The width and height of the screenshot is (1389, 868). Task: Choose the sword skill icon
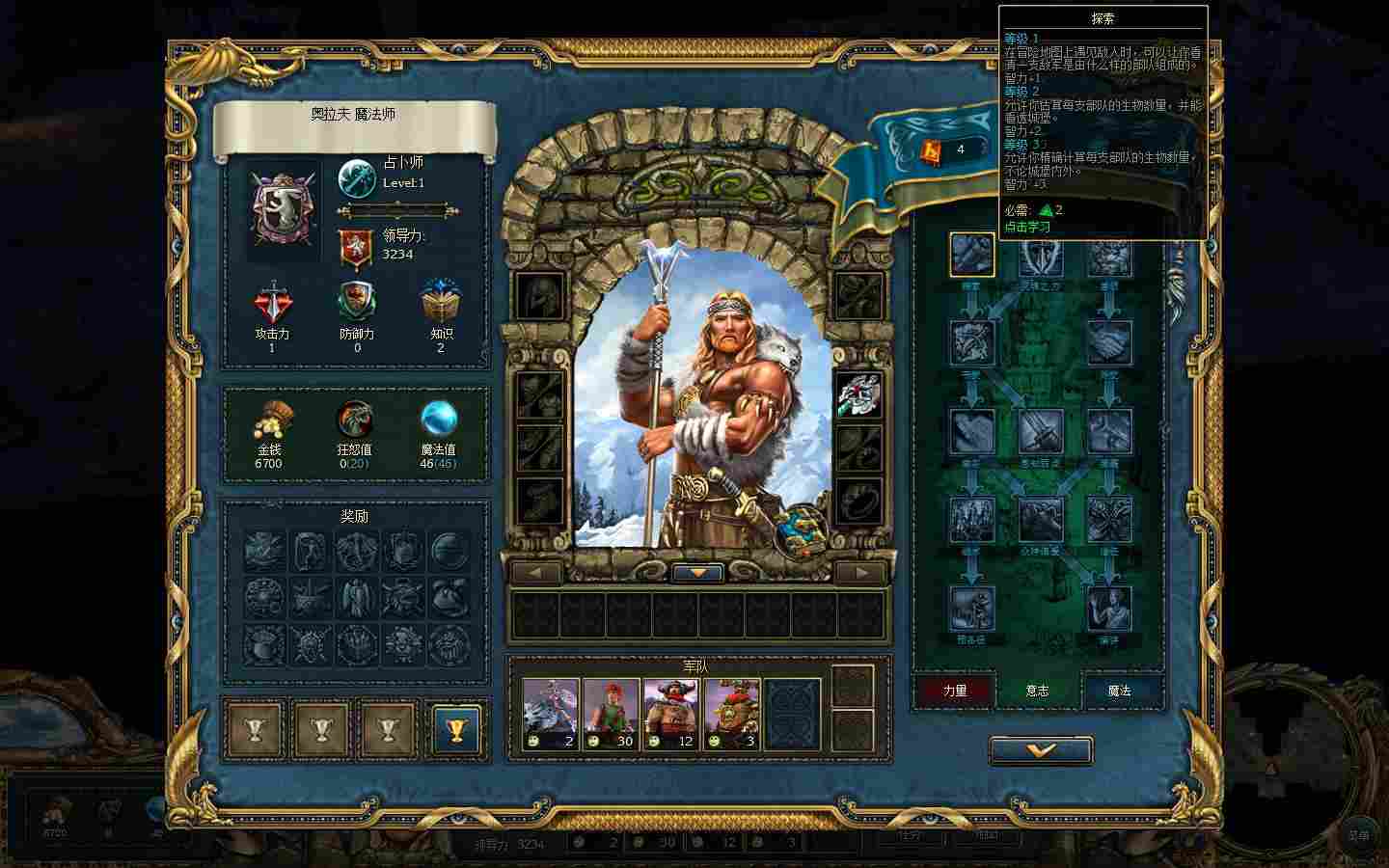1040,431
